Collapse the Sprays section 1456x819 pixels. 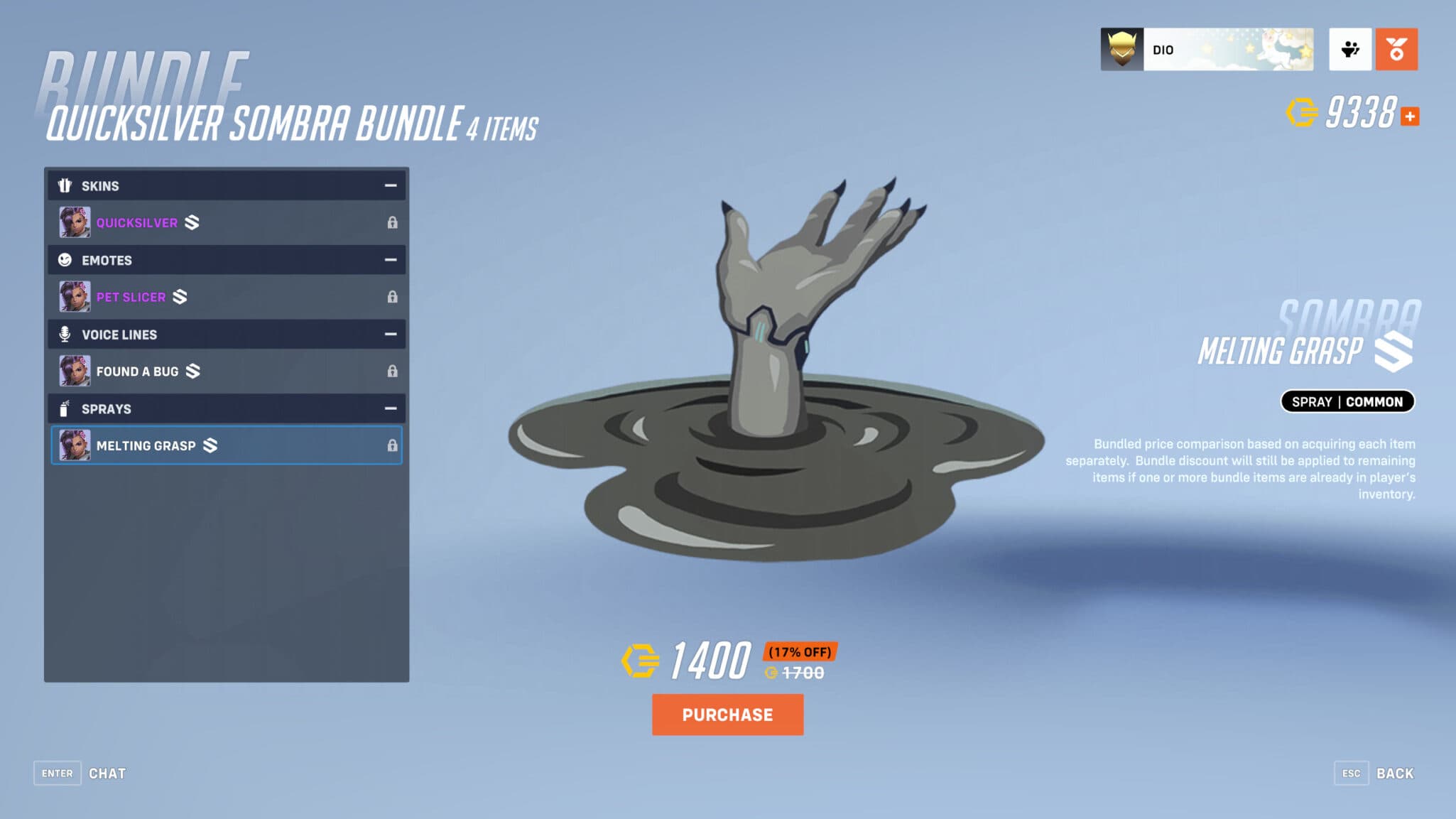(x=390, y=409)
